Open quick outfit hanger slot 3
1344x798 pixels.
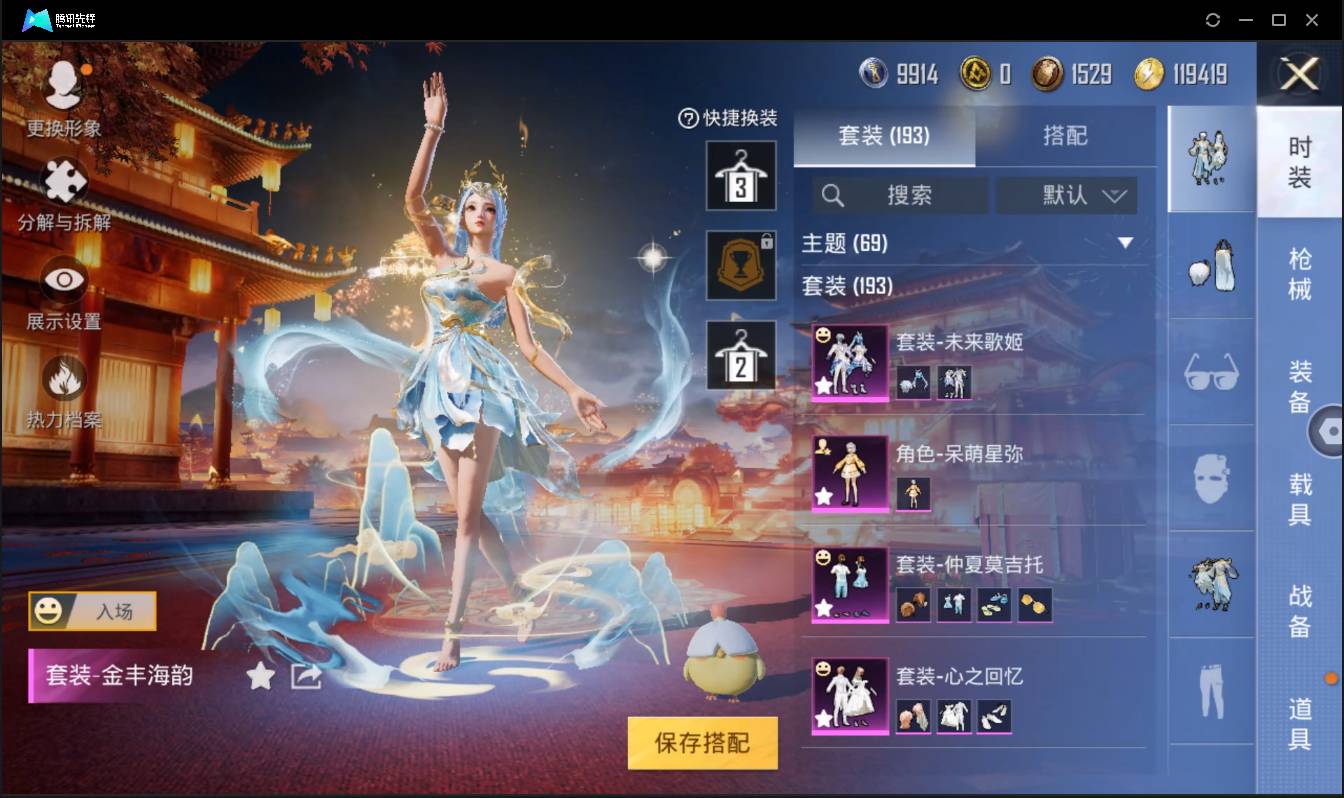pos(741,177)
